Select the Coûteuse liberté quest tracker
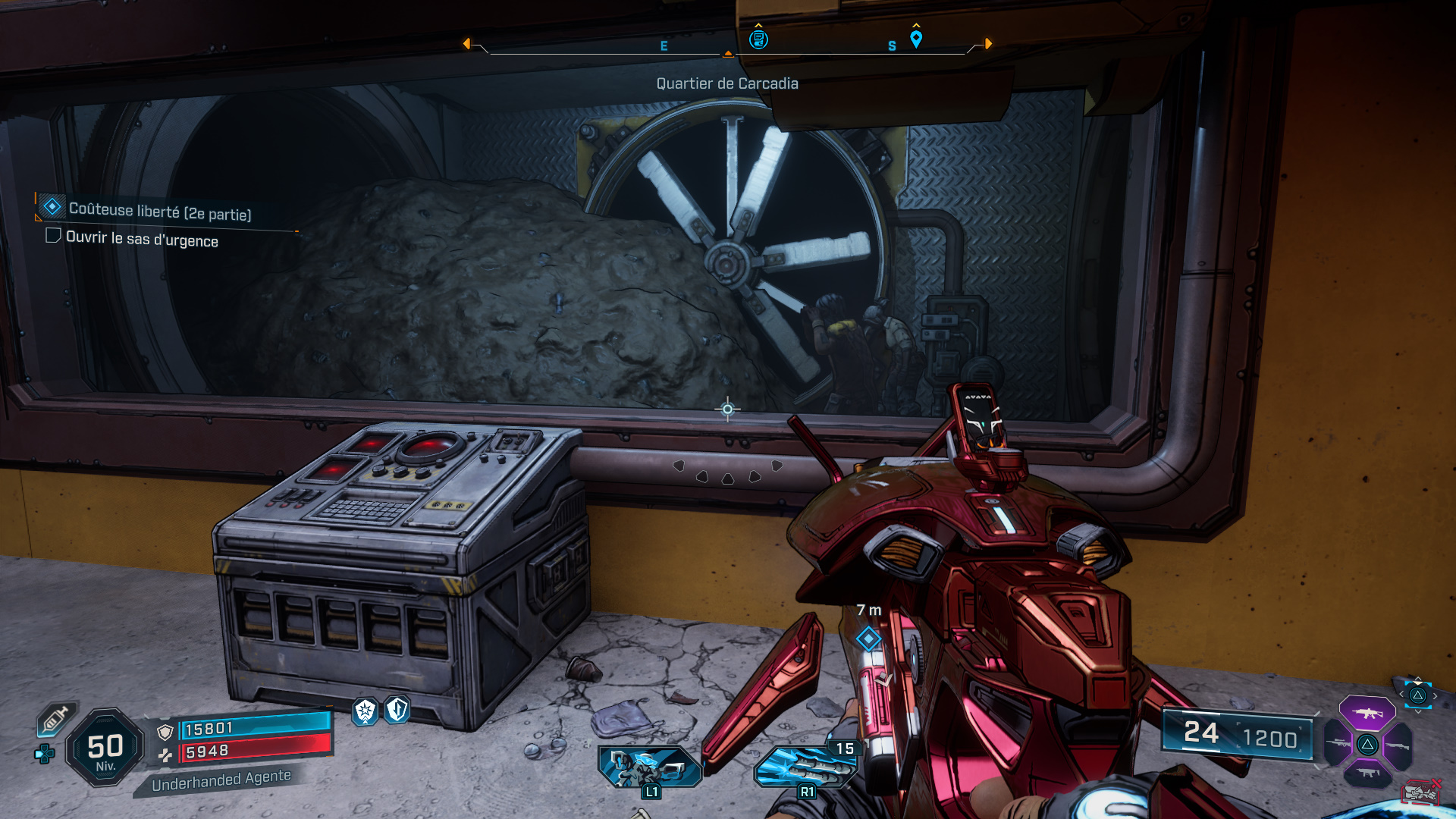 click(159, 210)
